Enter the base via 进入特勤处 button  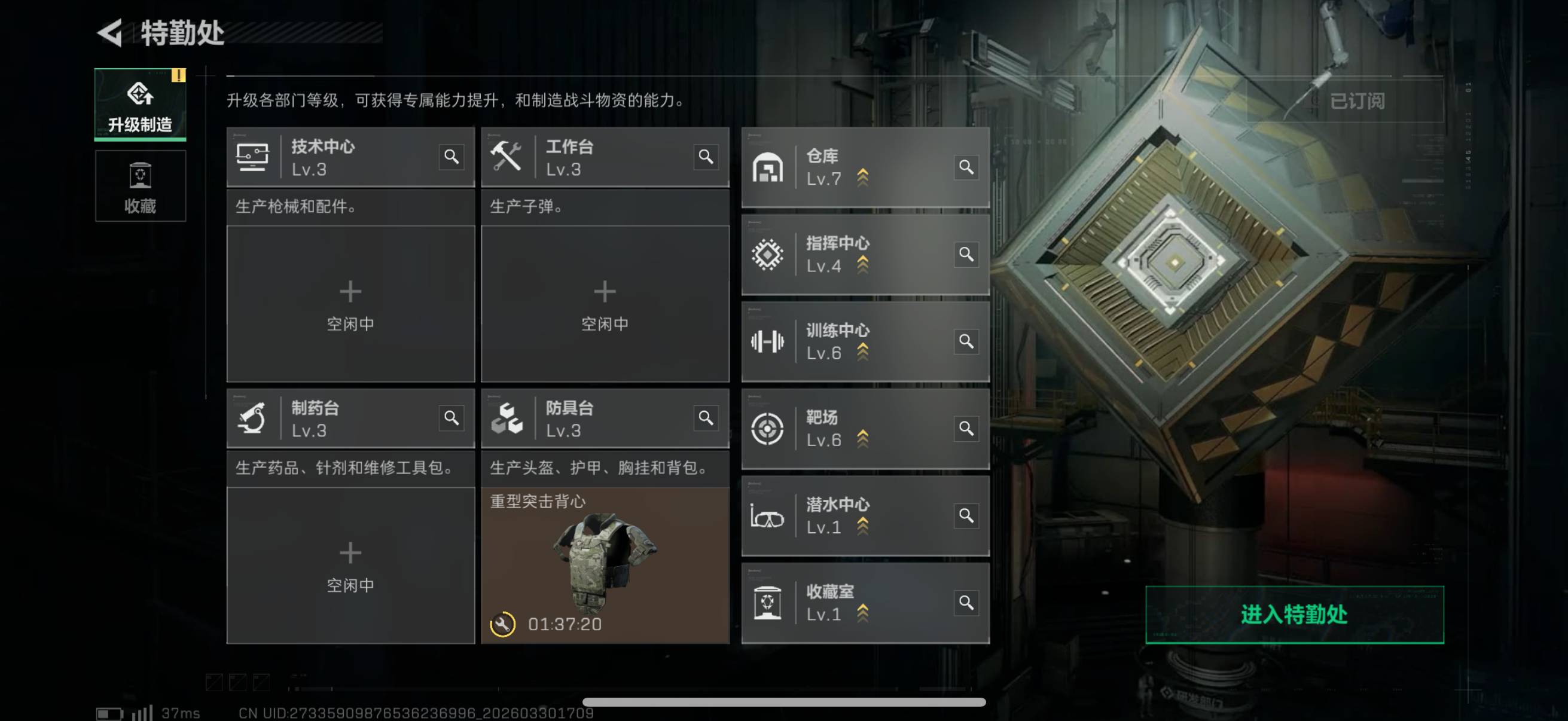pyautogui.click(x=1294, y=615)
